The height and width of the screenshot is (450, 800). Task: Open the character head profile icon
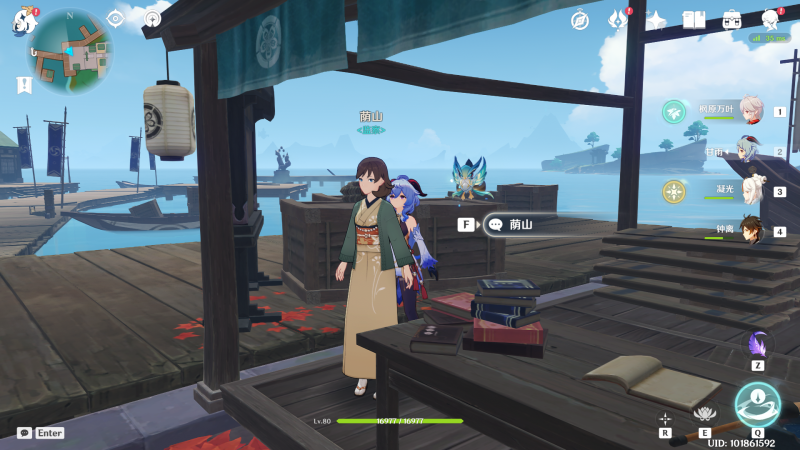[771, 20]
